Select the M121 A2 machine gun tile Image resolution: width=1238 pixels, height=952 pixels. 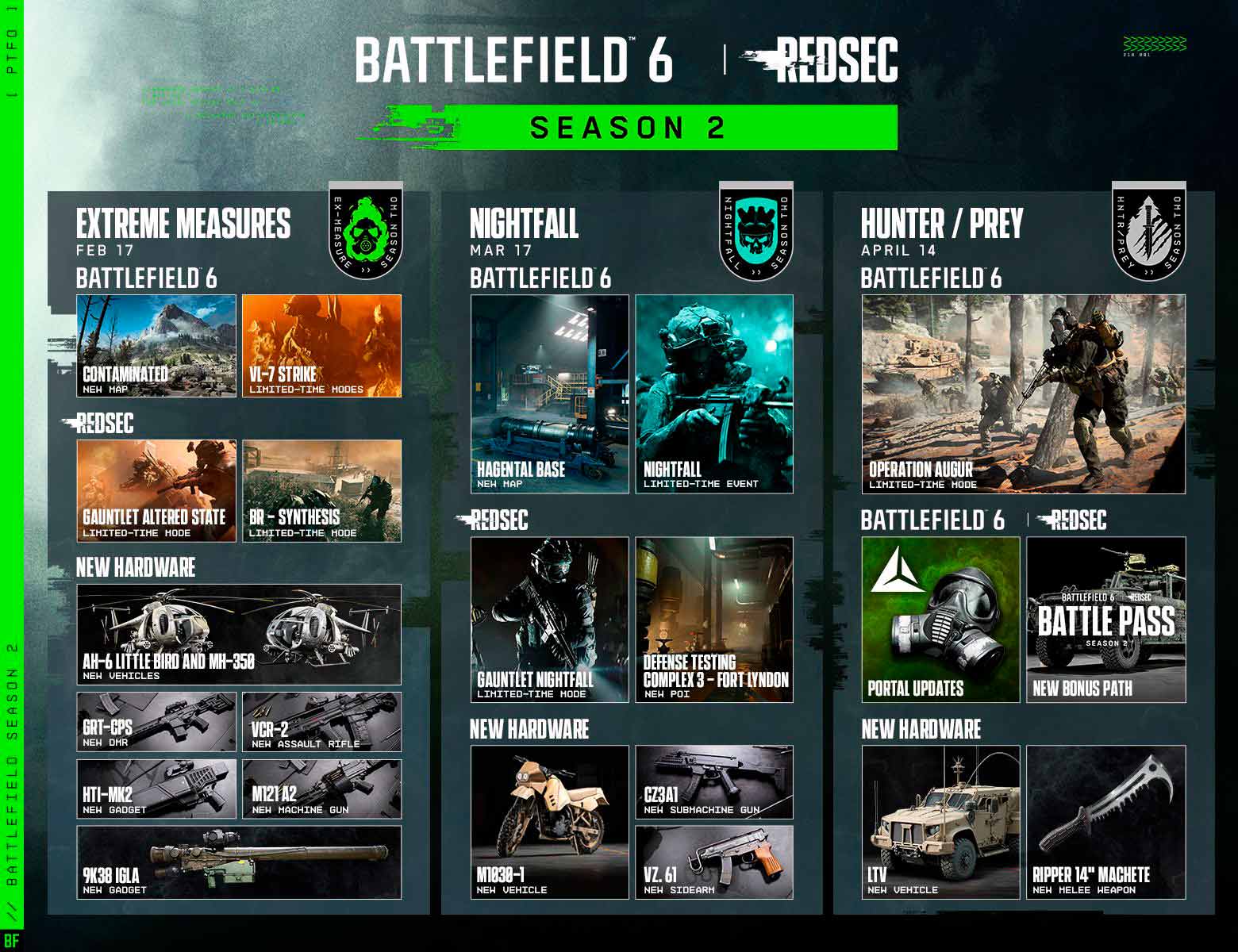(x=321, y=789)
